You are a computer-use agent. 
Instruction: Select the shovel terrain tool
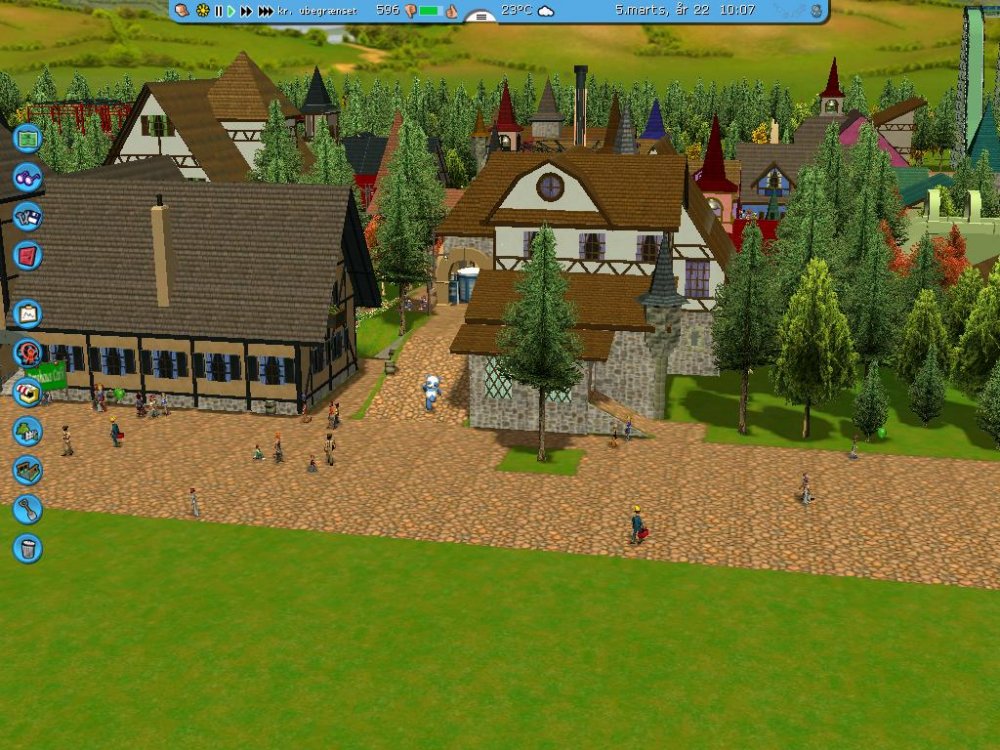27,509
